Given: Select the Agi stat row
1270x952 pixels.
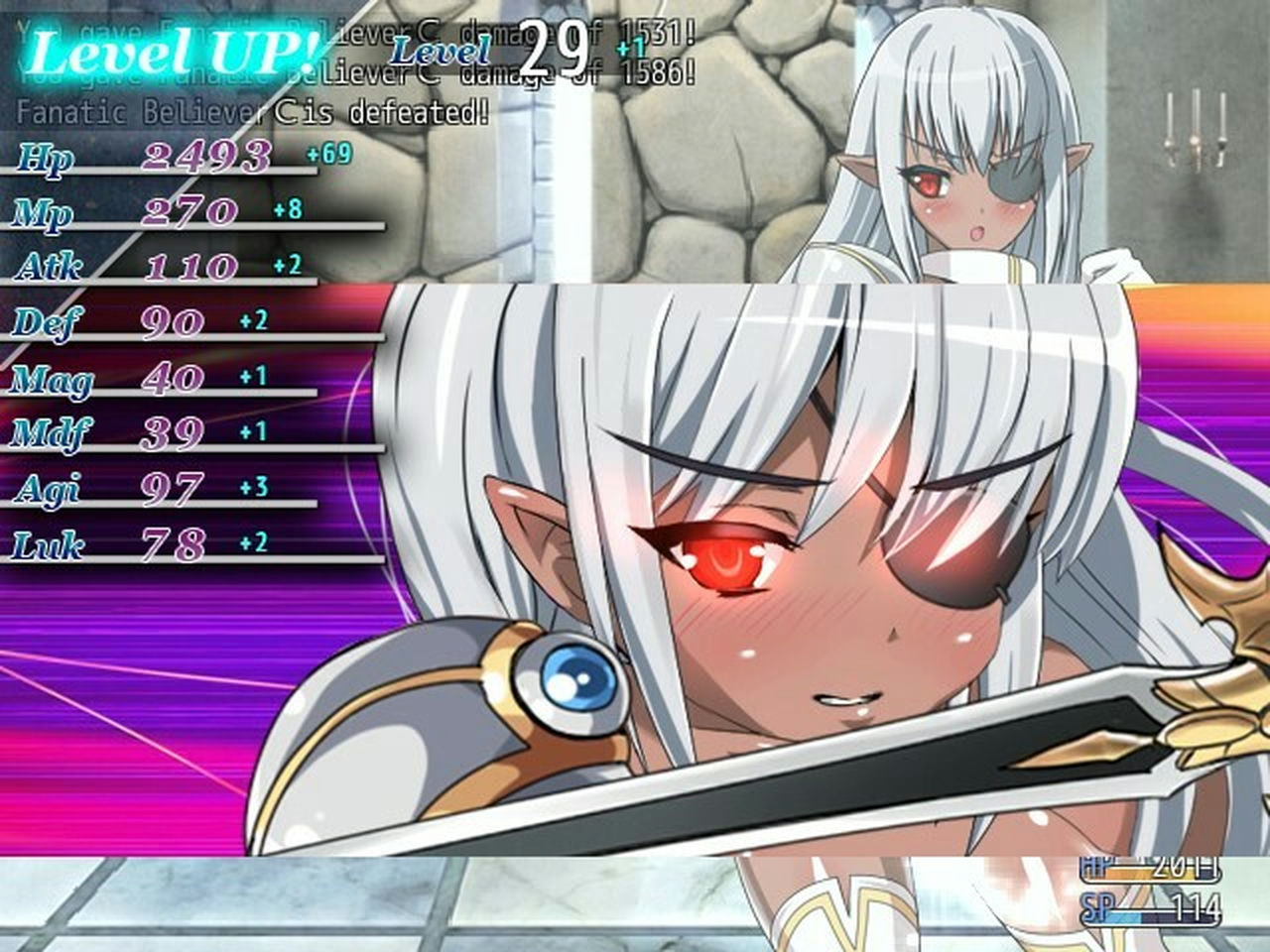Looking at the screenshot, I should 48,488.
